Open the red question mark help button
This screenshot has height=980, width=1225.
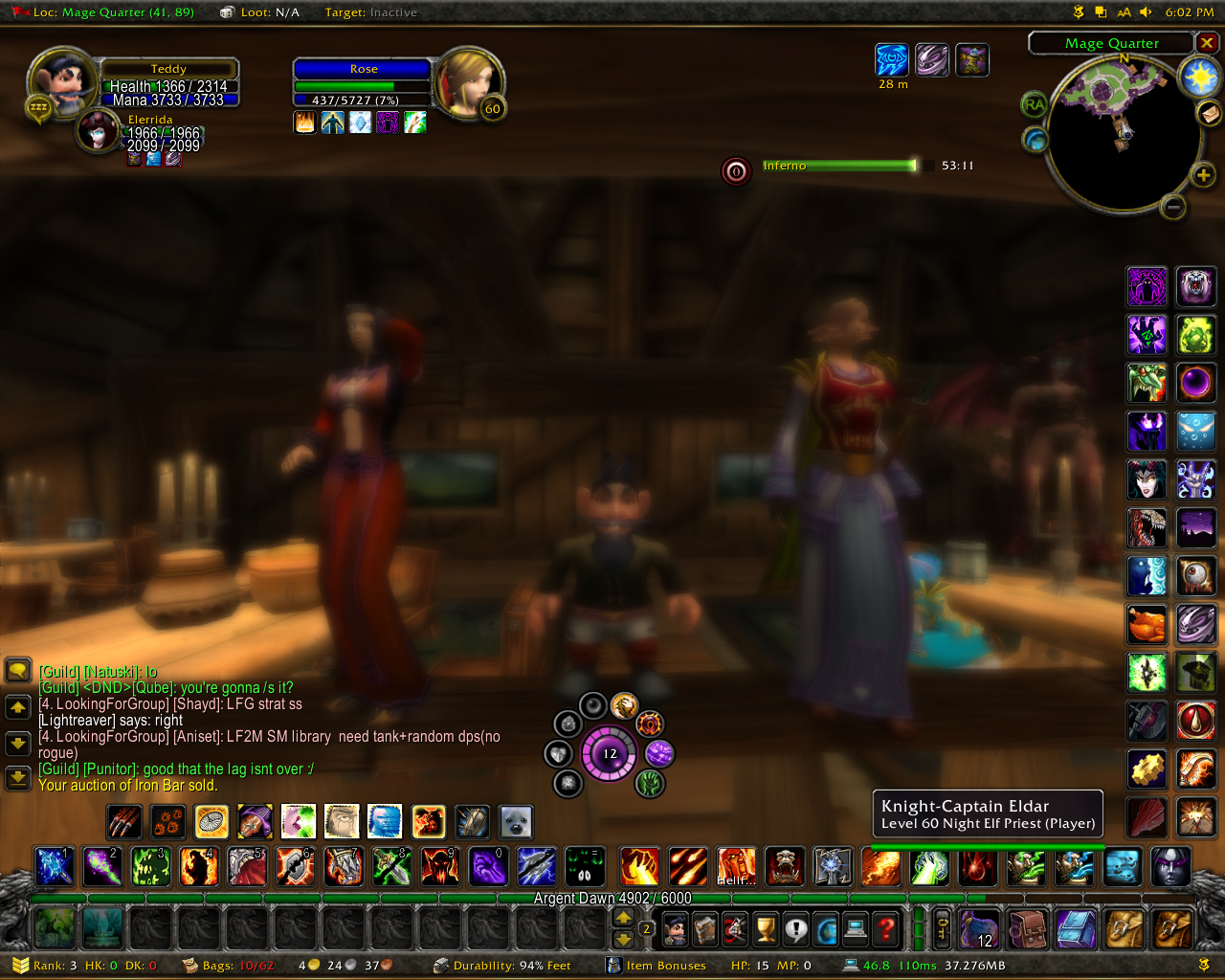pyautogui.click(x=887, y=928)
